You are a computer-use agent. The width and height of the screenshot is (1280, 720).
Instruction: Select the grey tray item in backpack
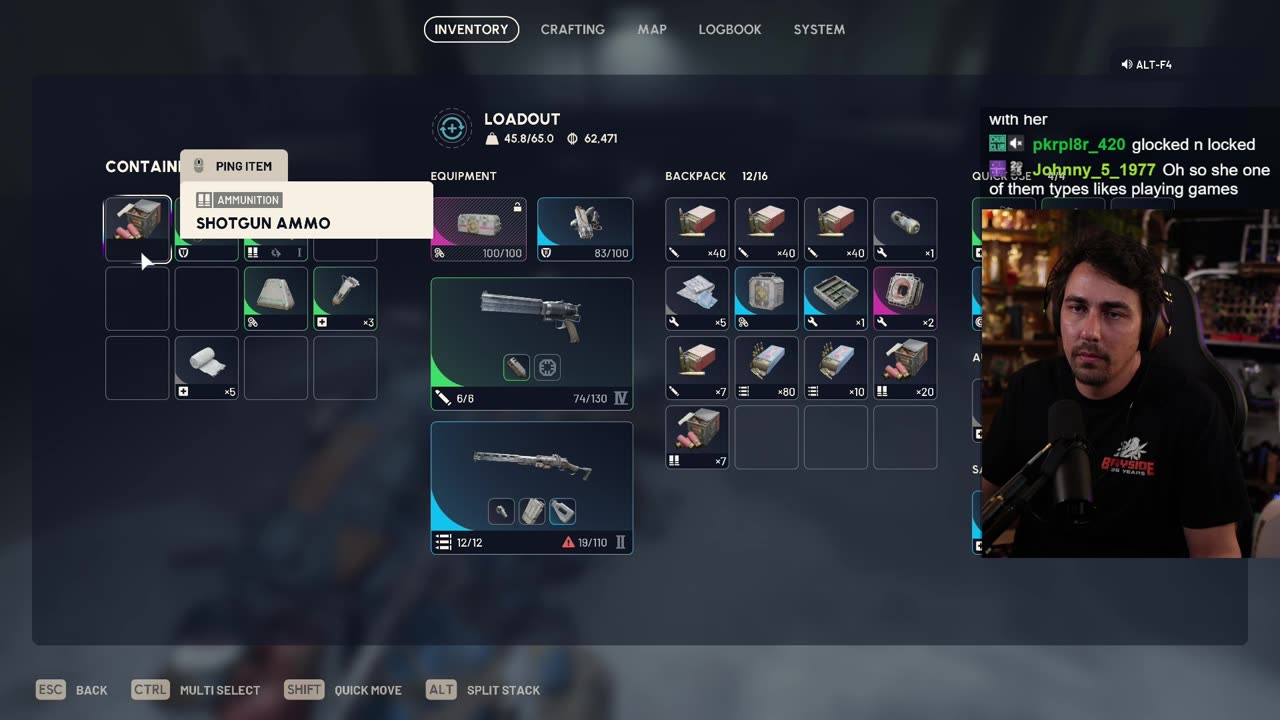click(x=835, y=298)
